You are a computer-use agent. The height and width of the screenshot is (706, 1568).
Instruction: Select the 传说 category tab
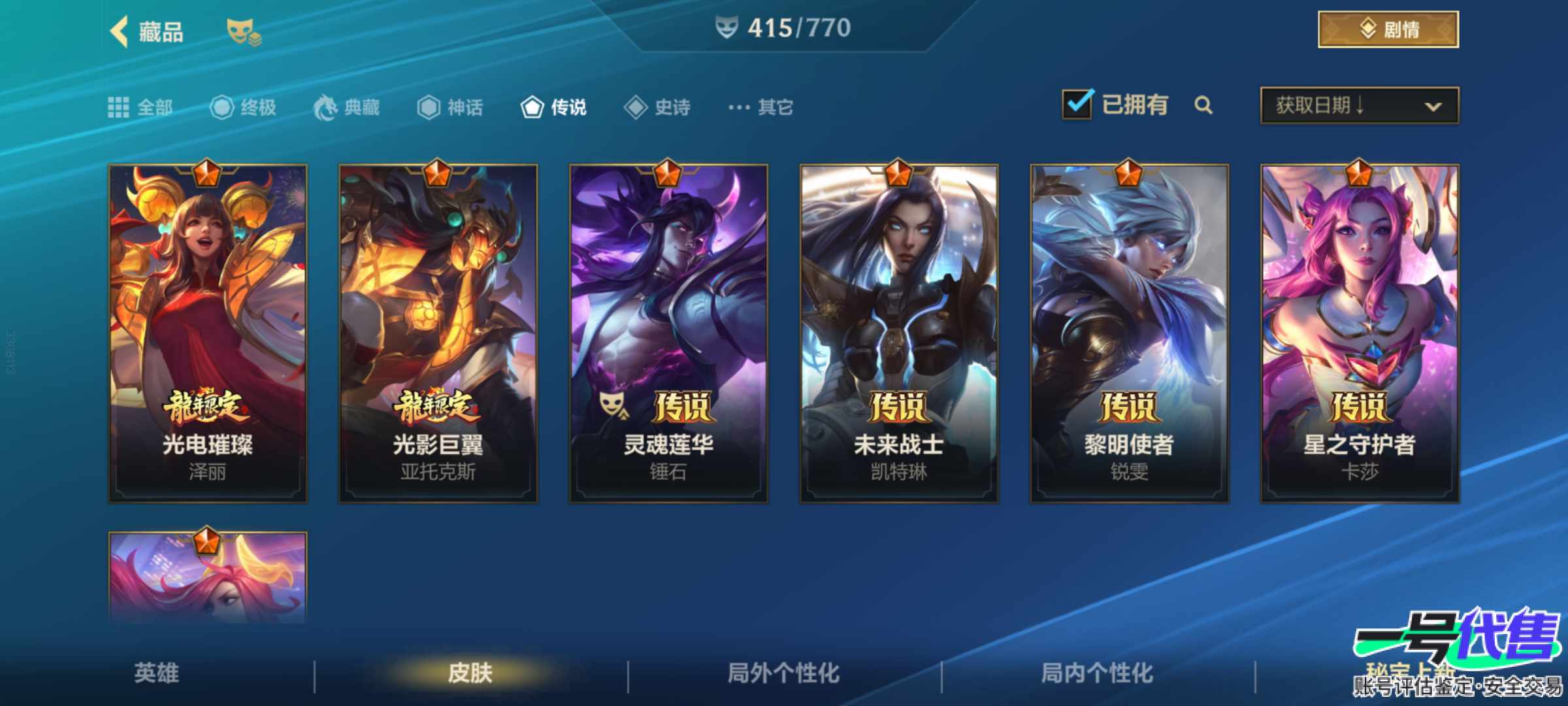pyautogui.click(x=553, y=107)
